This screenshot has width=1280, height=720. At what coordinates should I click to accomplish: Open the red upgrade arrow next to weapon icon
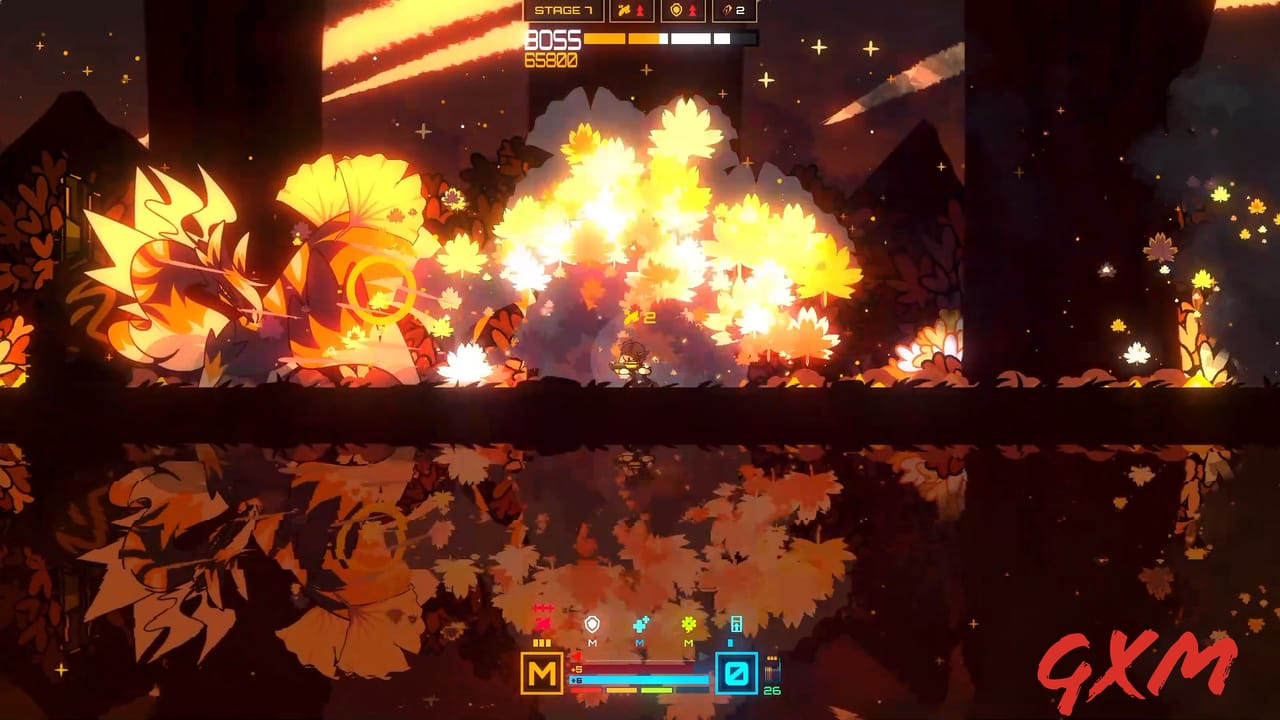[x=640, y=10]
